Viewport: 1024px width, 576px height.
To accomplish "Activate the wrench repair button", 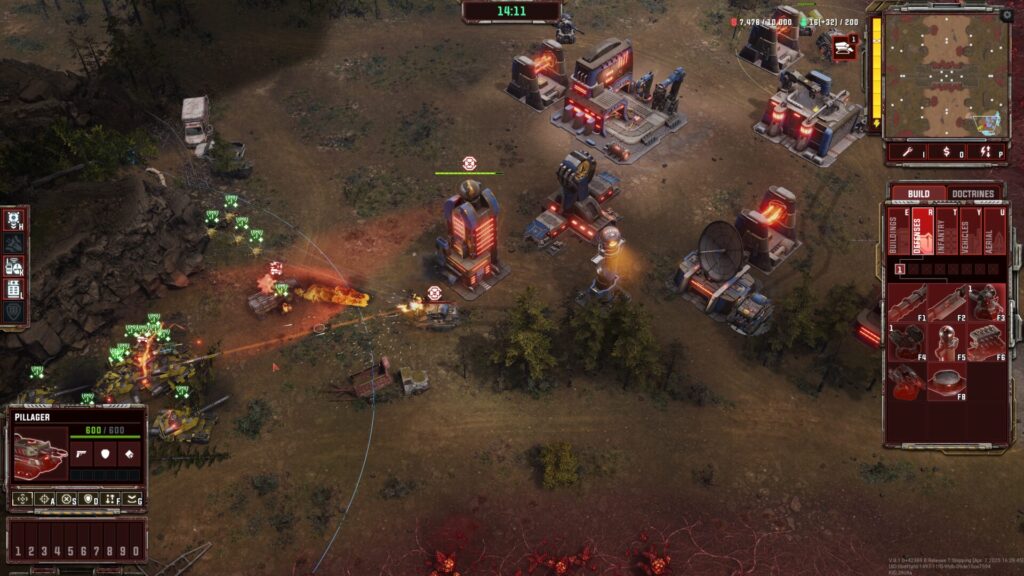I will click(908, 152).
